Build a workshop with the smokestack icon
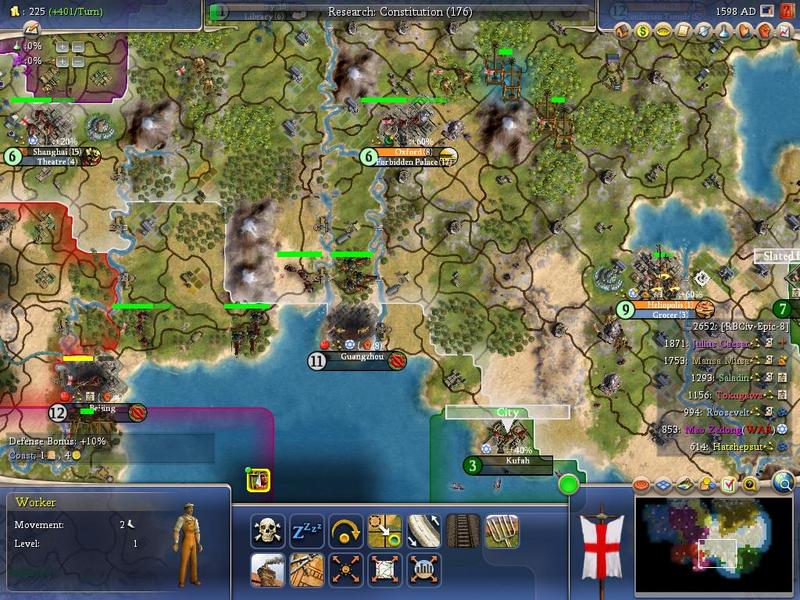 coord(268,569)
